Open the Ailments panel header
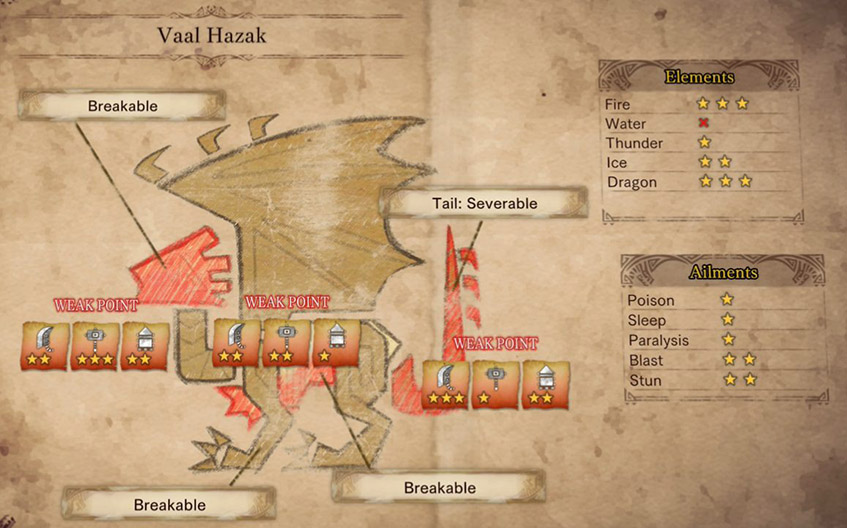Image resolution: width=847 pixels, height=528 pixels. [x=723, y=272]
